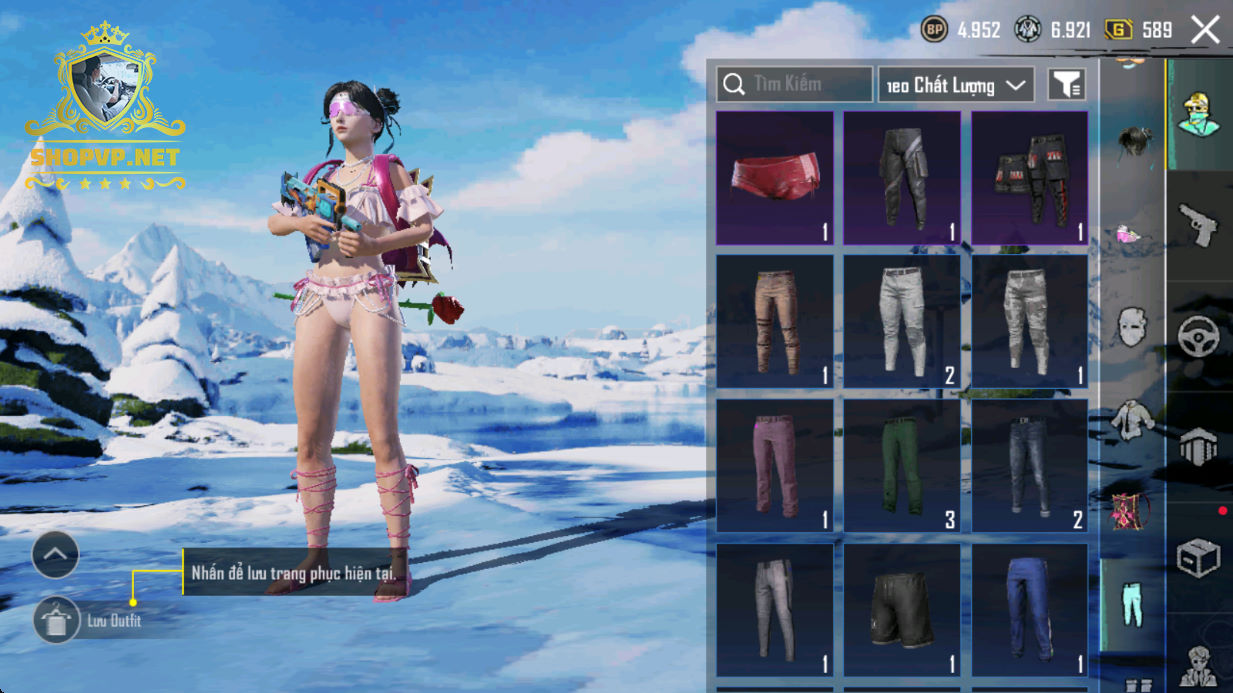Click the up-arrow expand button
The image size is (1233, 693).
(x=55, y=554)
